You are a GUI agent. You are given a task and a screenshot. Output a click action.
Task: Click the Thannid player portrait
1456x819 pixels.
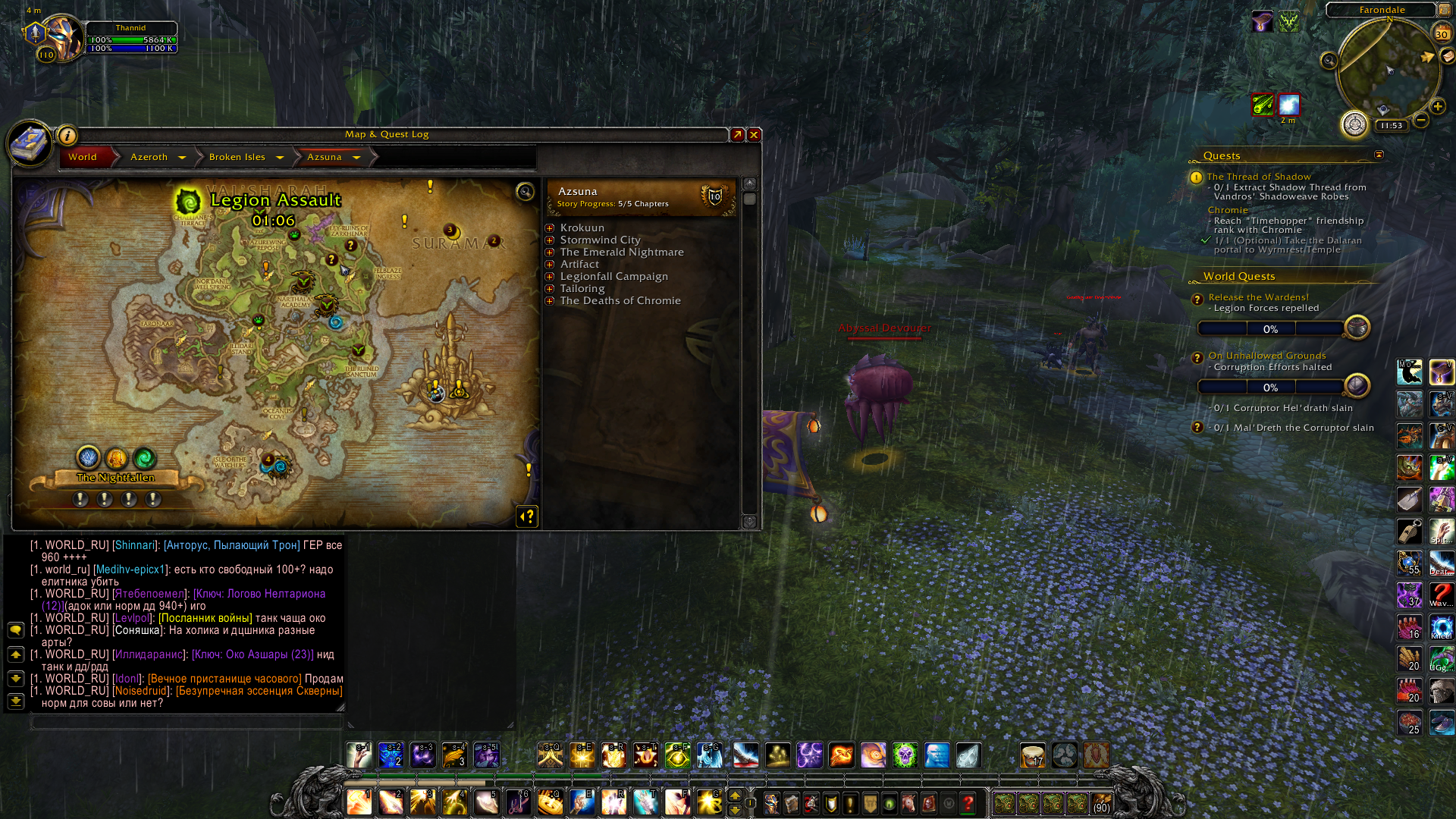point(64,36)
